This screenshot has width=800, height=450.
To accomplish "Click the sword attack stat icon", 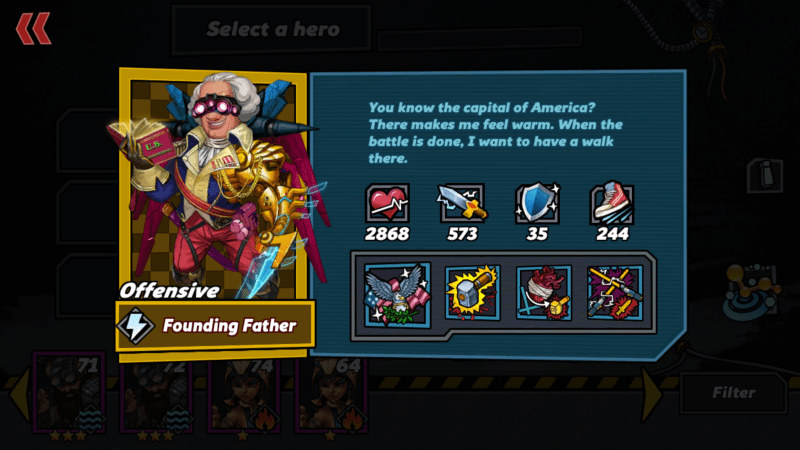I will coord(461,203).
